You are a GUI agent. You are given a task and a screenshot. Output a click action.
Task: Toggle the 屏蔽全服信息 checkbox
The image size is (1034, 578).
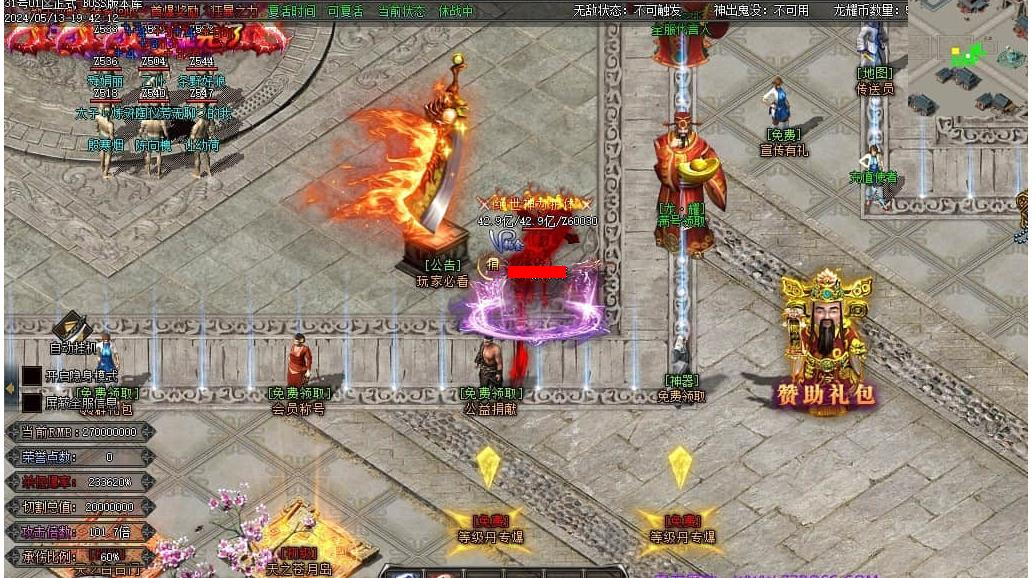[31, 401]
